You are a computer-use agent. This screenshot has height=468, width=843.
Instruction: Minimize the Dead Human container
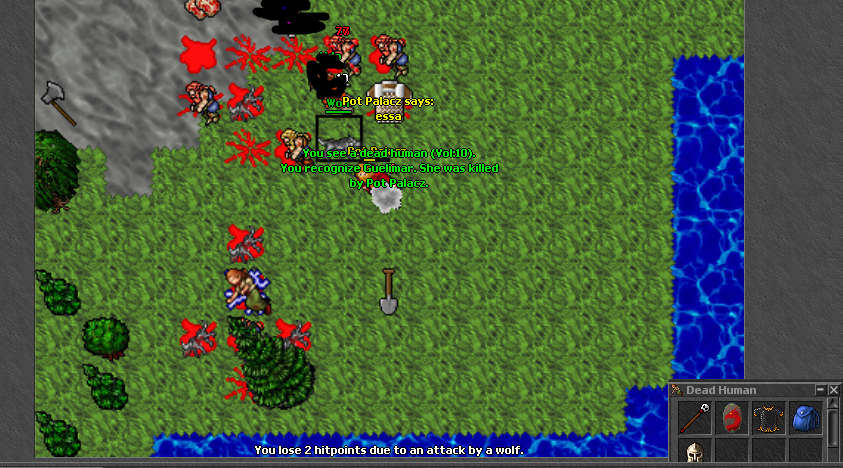tap(821, 390)
